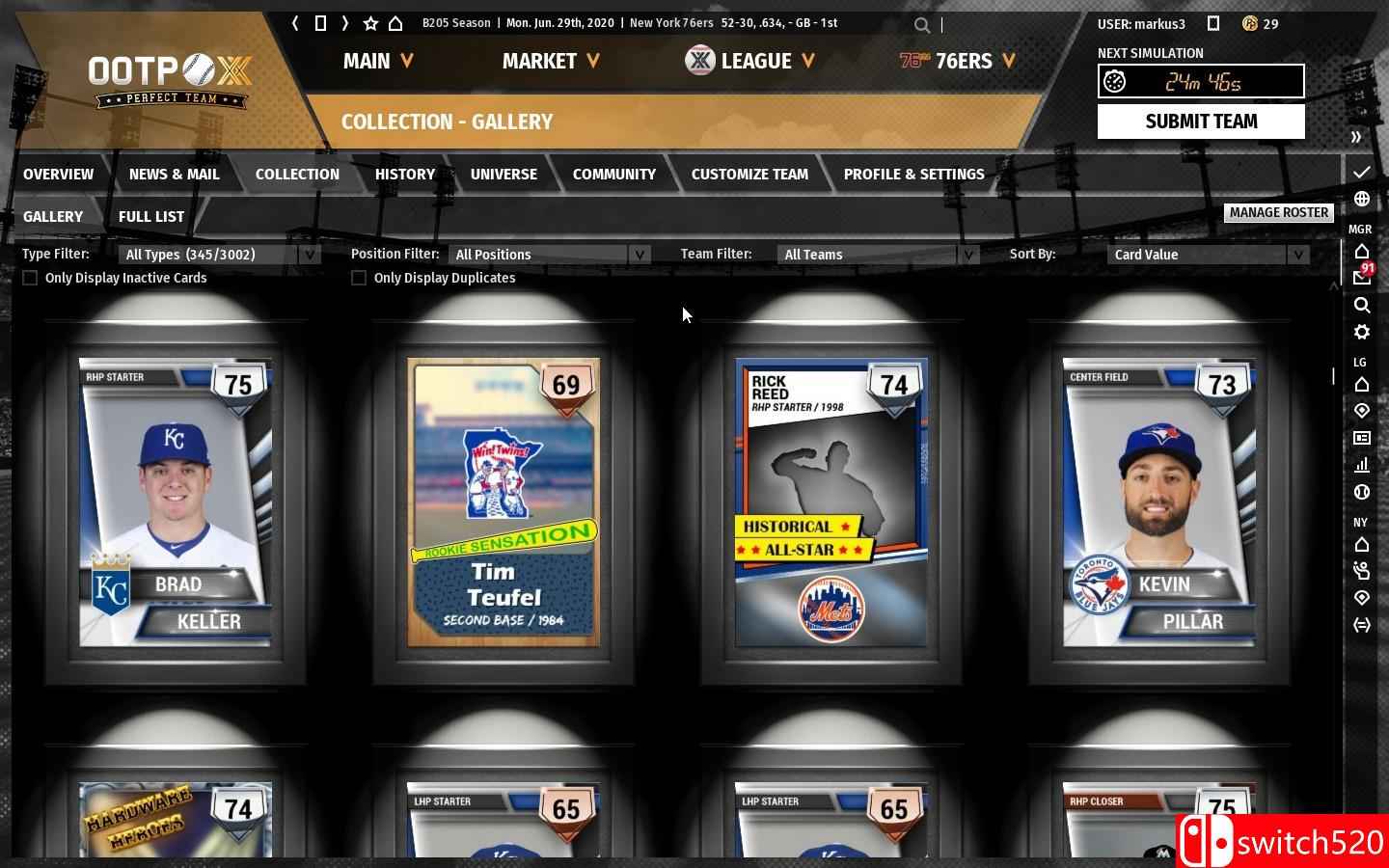Select the bar-chart stats icon in the sidebar
Image resolution: width=1389 pixels, height=868 pixels.
click(1362, 465)
